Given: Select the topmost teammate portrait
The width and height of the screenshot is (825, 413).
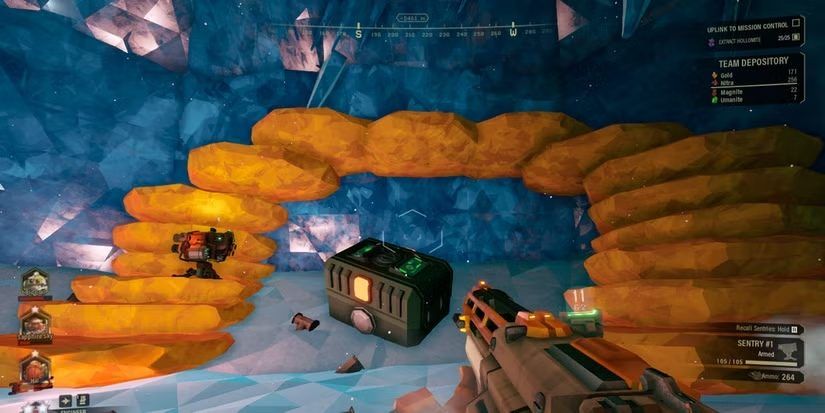Looking at the screenshot, I should (35, 283).
